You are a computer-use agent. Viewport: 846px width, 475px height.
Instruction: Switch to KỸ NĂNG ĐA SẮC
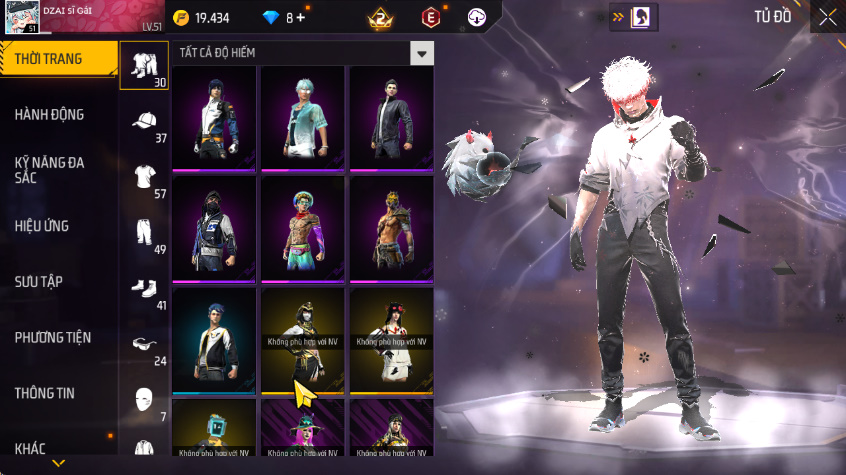(50, 170)
